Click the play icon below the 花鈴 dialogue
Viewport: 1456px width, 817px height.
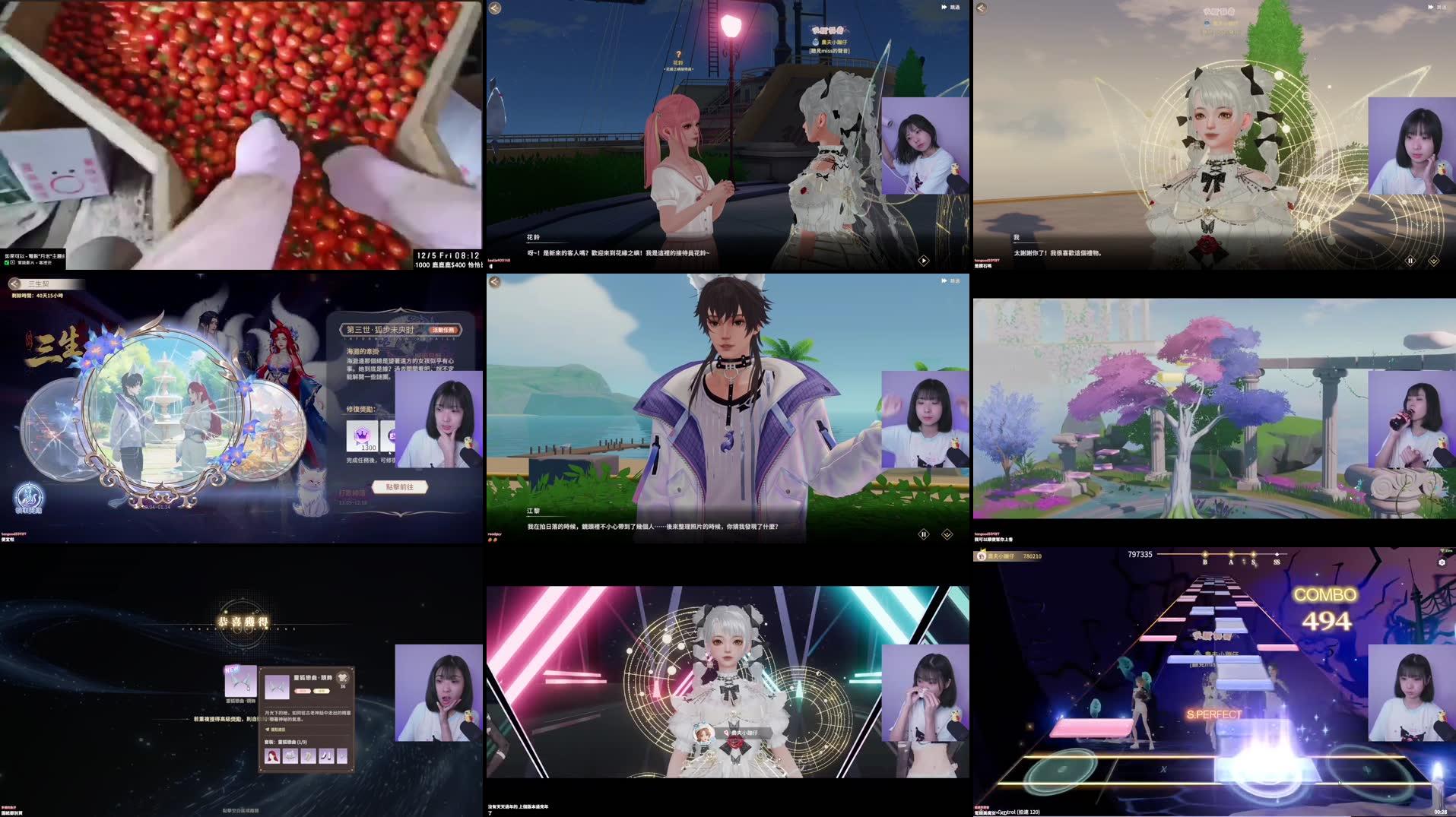pos(922,260)
